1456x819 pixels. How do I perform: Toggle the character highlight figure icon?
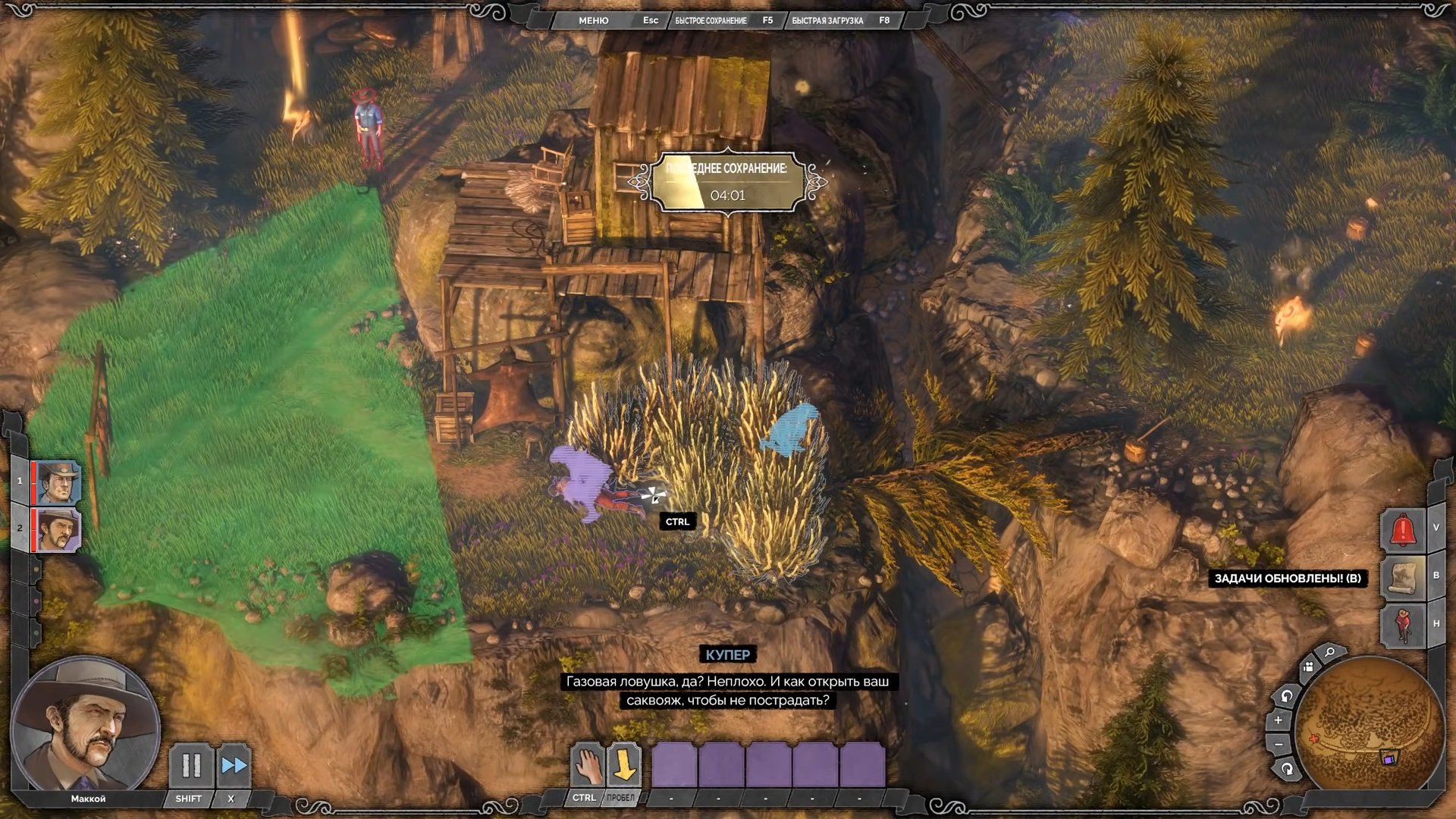[x=1403, y=626]
